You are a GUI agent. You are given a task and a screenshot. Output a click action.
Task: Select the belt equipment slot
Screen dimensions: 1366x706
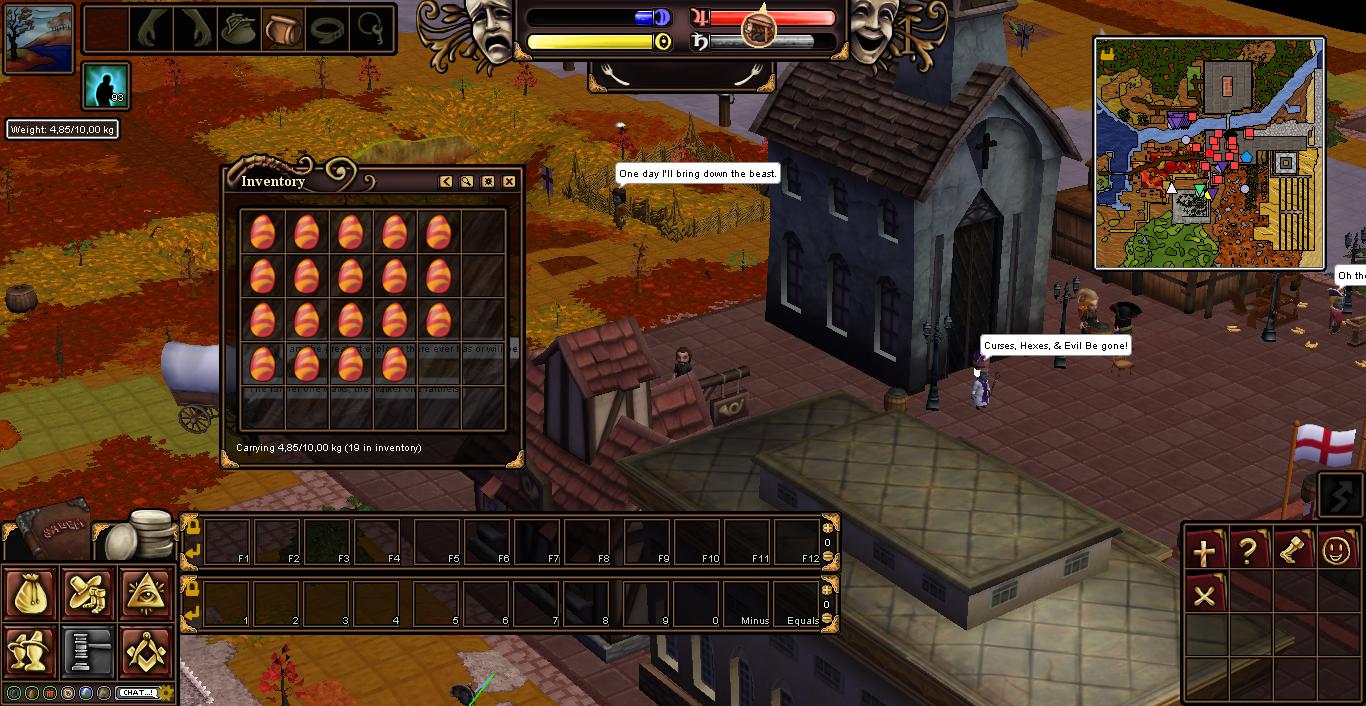[325, 30]
